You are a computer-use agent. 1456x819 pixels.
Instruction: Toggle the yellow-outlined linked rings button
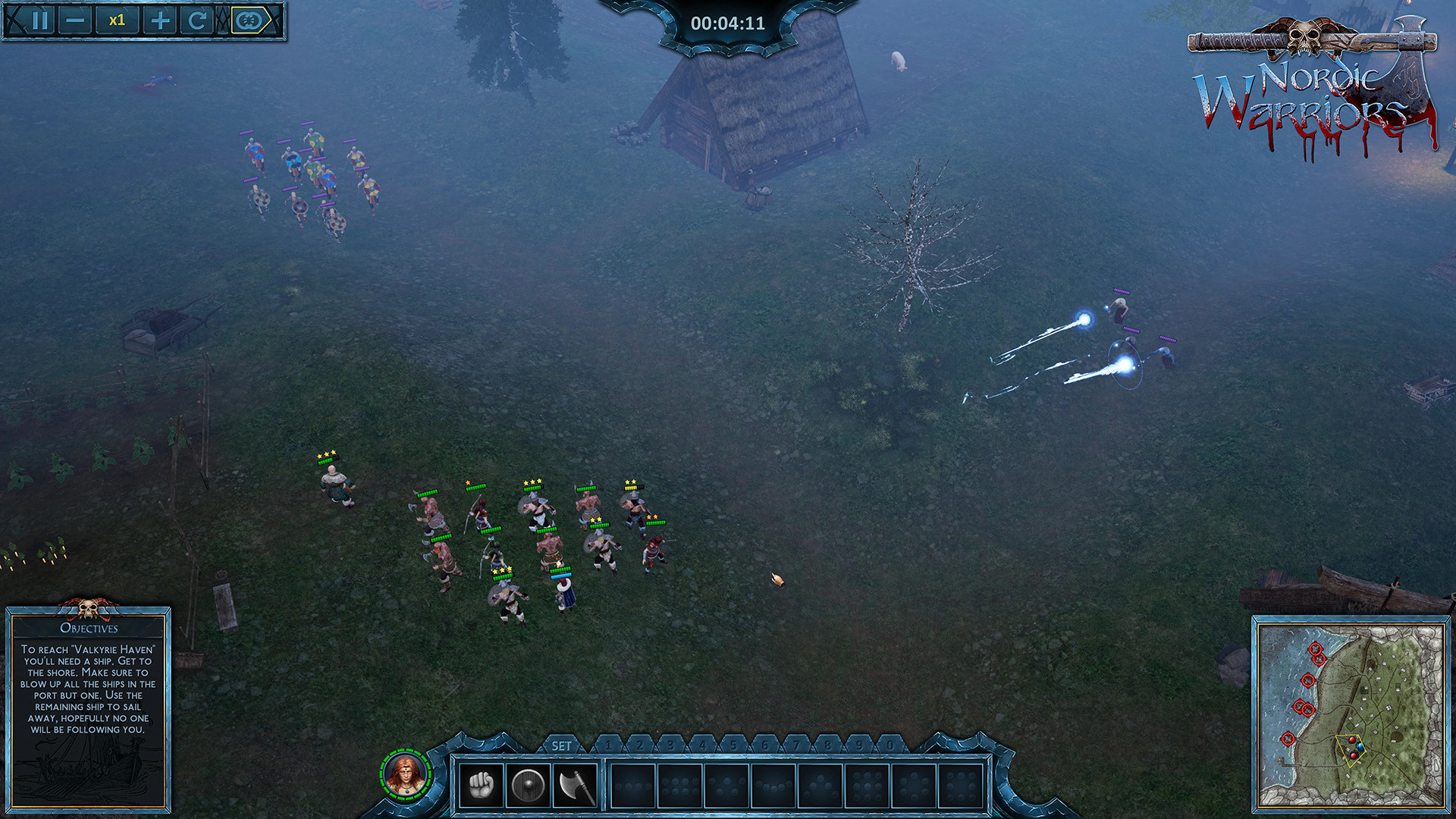[x=250, y=20]
